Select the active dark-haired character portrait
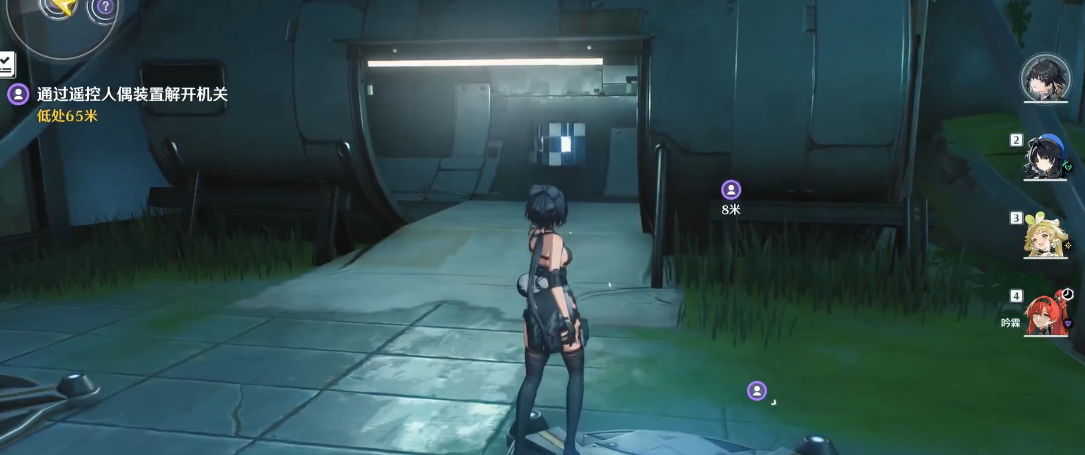Viewport: 1085px width, 455px height. [1045, 77]
